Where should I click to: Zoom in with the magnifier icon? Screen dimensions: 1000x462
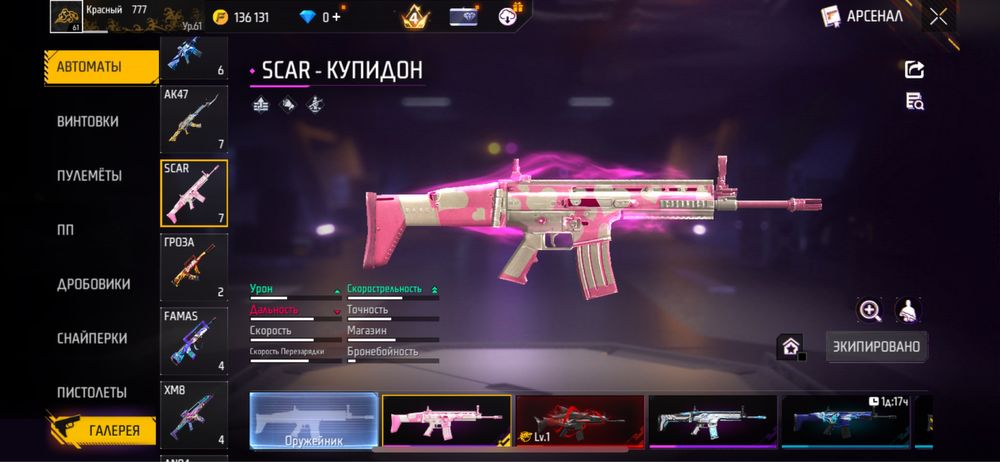point(870,311)
